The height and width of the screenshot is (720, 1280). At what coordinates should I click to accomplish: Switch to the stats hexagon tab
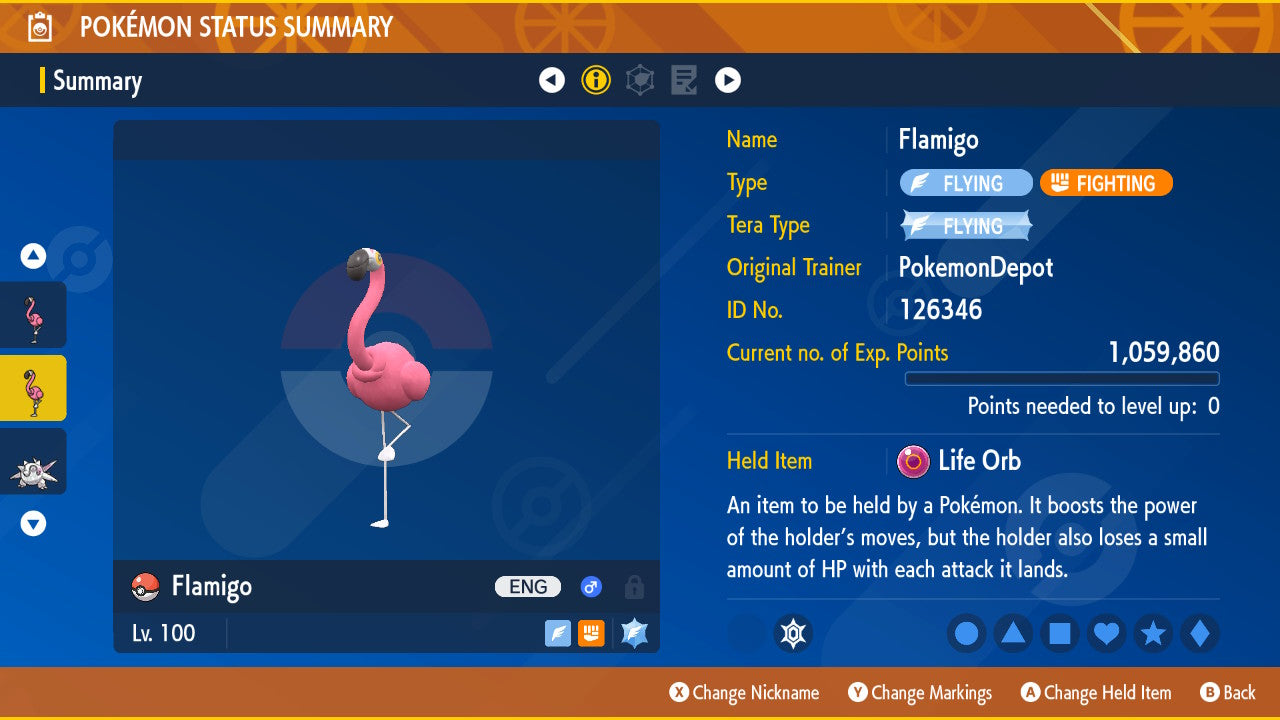tap(640, 80)
